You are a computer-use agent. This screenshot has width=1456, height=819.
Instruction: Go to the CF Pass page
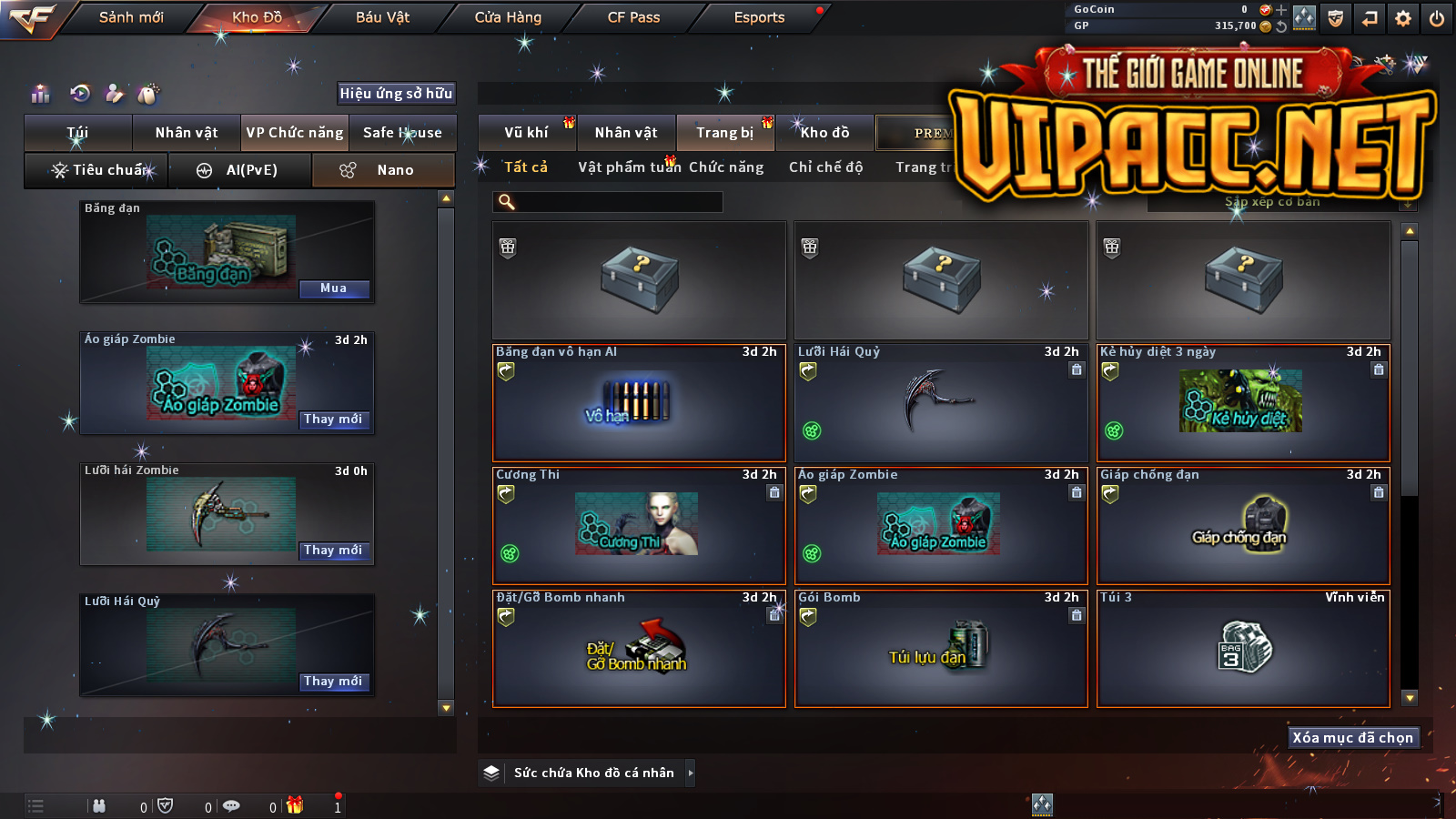(633, 17)
